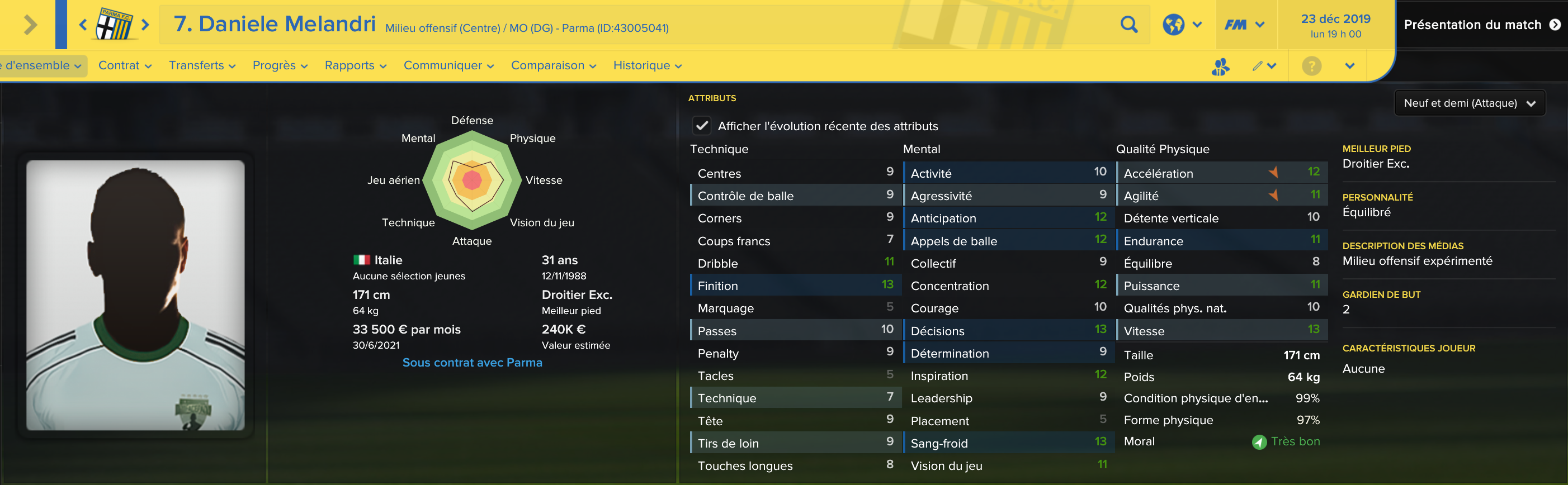Expand the sidebar with the grey arrow
This screenshot has height=485, width=1568.
(30, 25)
